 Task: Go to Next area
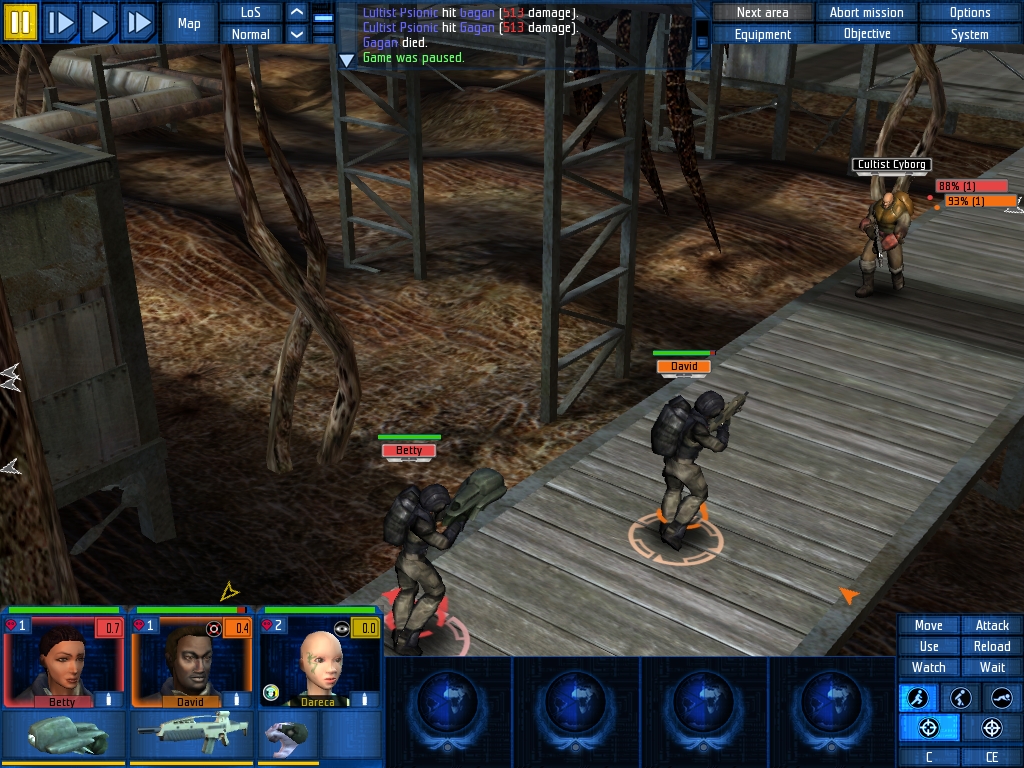762,12
